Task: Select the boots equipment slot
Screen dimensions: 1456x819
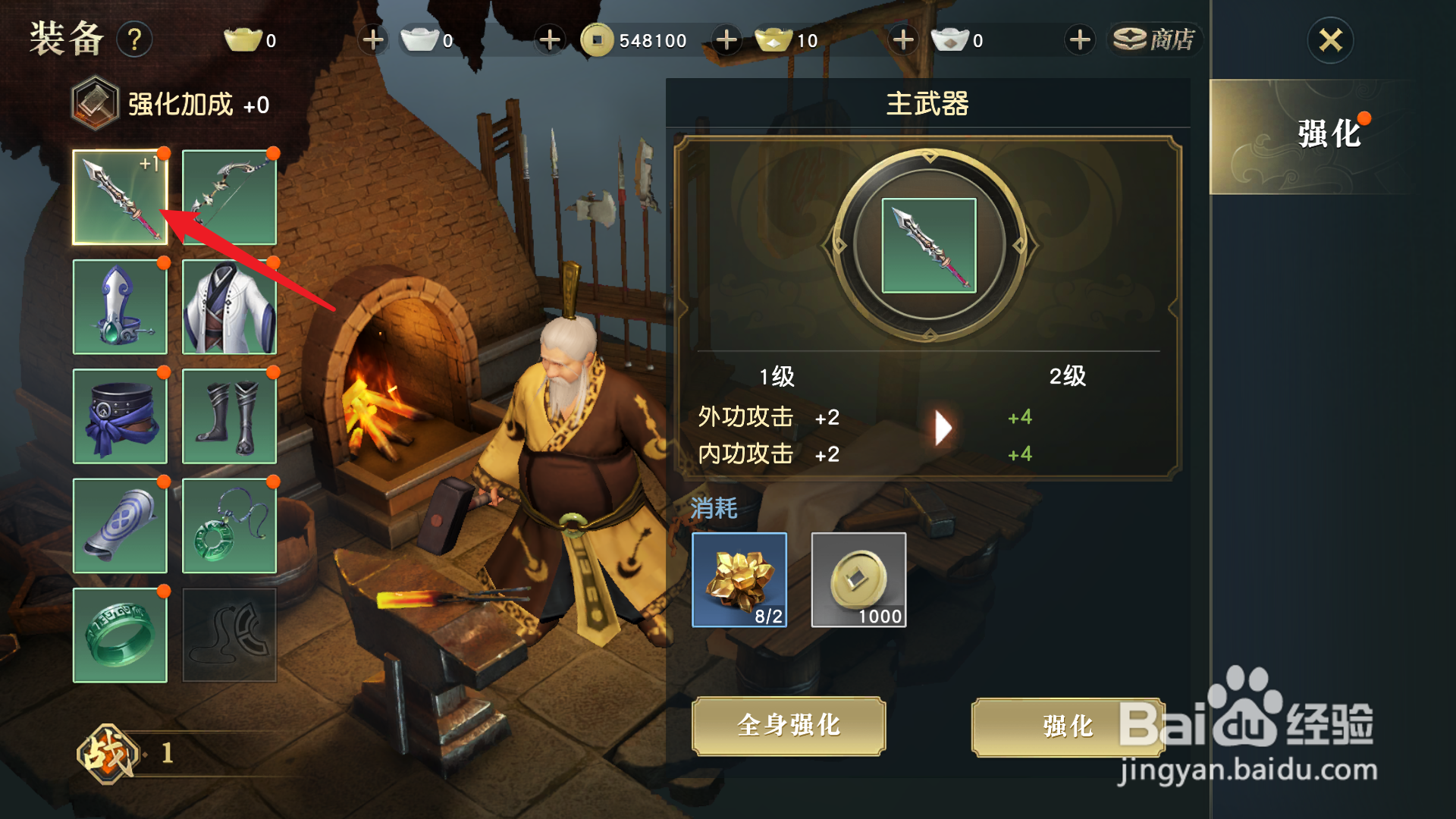Action: coord(230,416)
